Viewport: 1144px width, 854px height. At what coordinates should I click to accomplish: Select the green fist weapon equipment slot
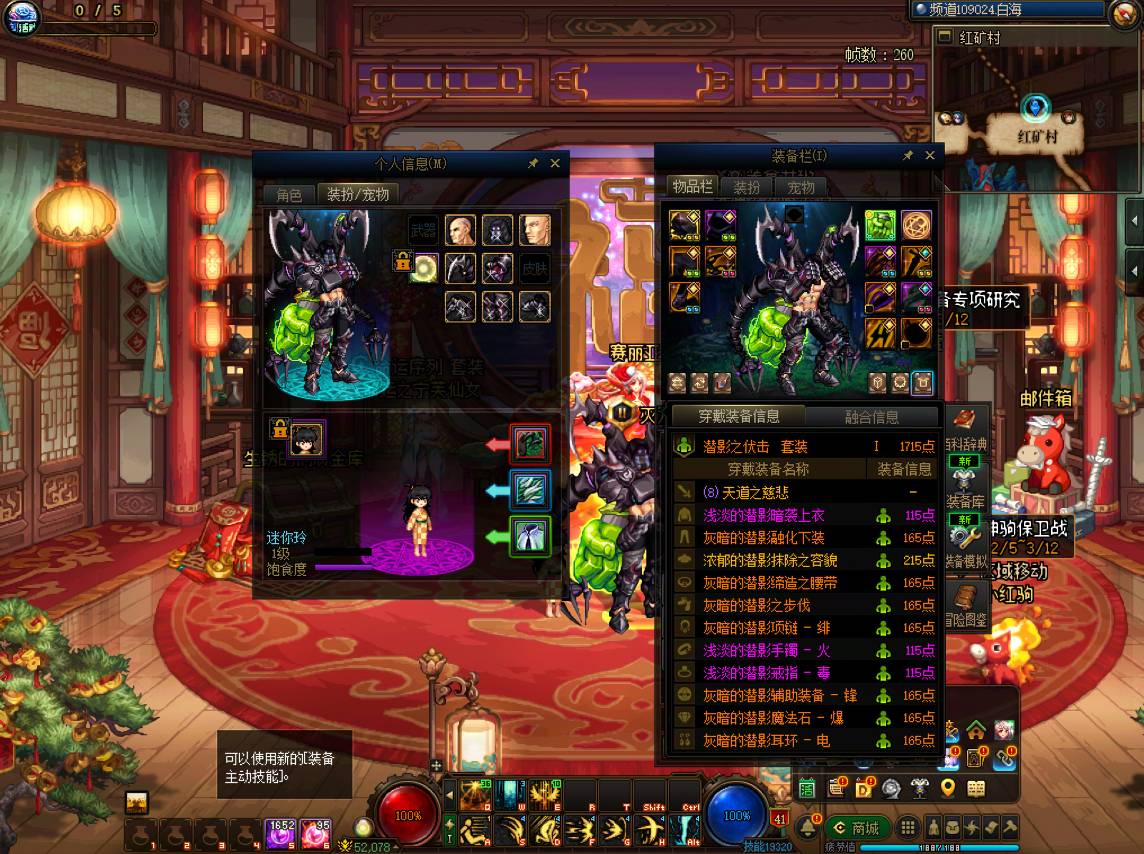point(880,226)
